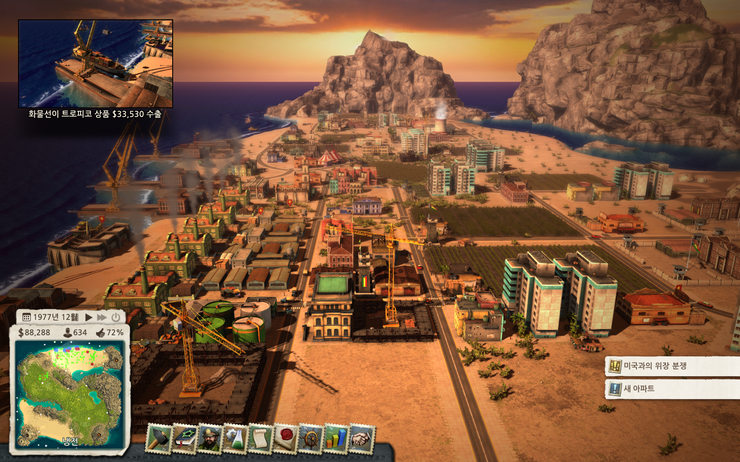The width and height of the screenshot is (740, 462).
Task: Click the cargo ship export thumbnail
Action: [x=95, y=63]
